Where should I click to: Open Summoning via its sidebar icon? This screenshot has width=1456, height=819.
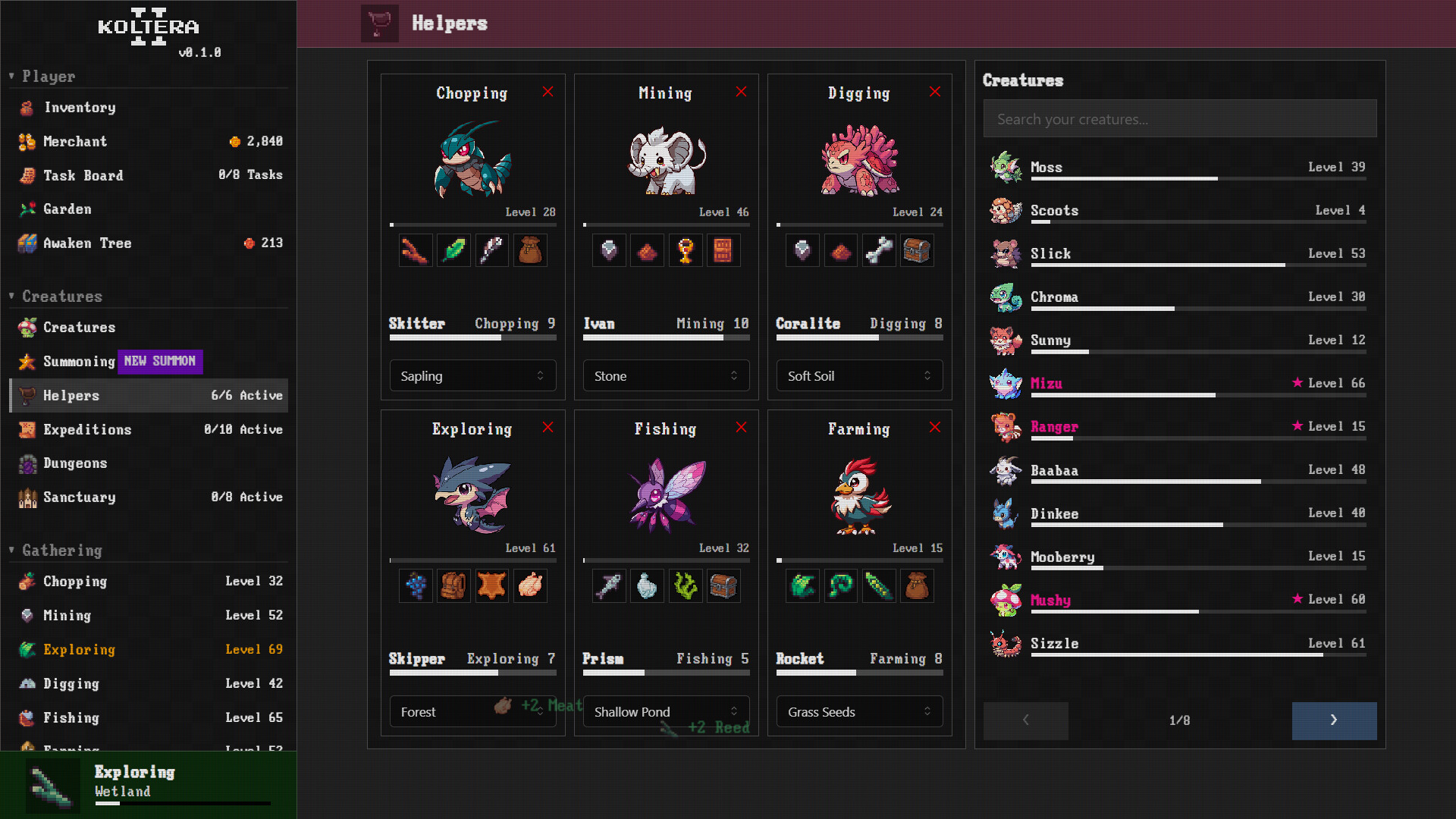pyautogui.click(x=27, y=362)
